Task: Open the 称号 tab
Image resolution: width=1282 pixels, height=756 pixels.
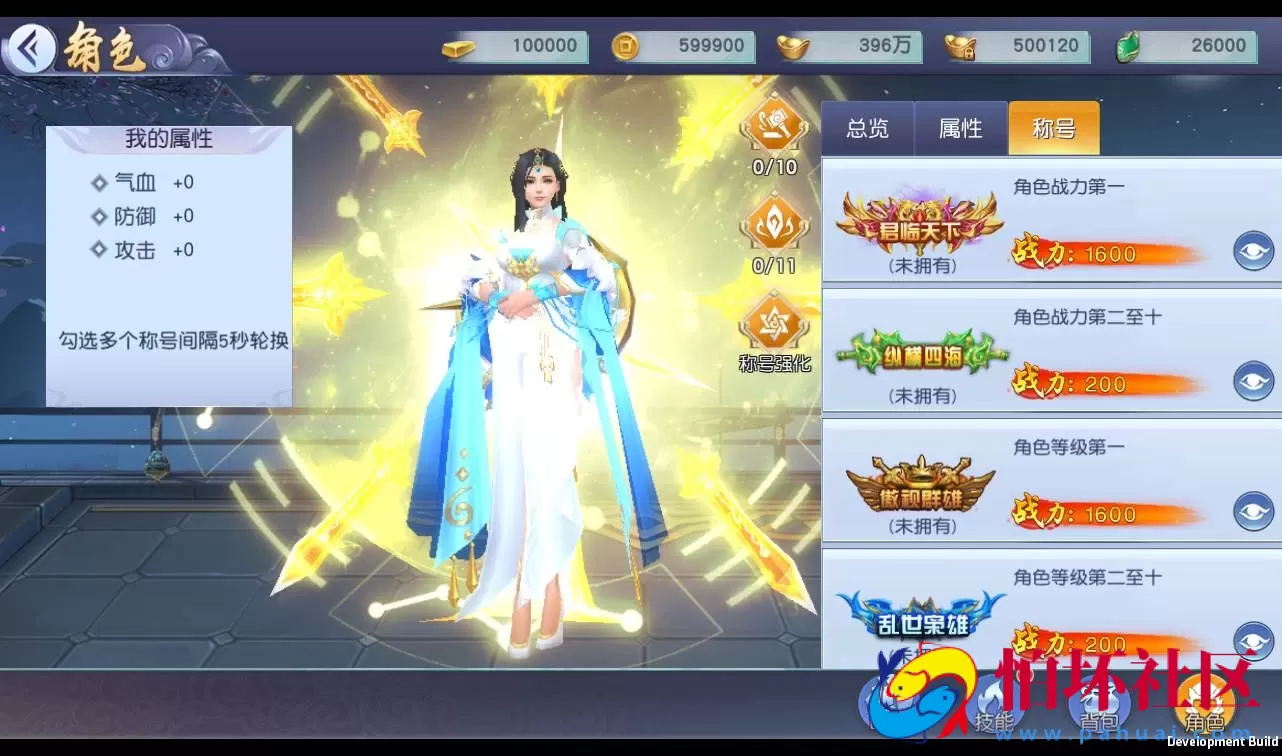Action: pos(1052,128)
